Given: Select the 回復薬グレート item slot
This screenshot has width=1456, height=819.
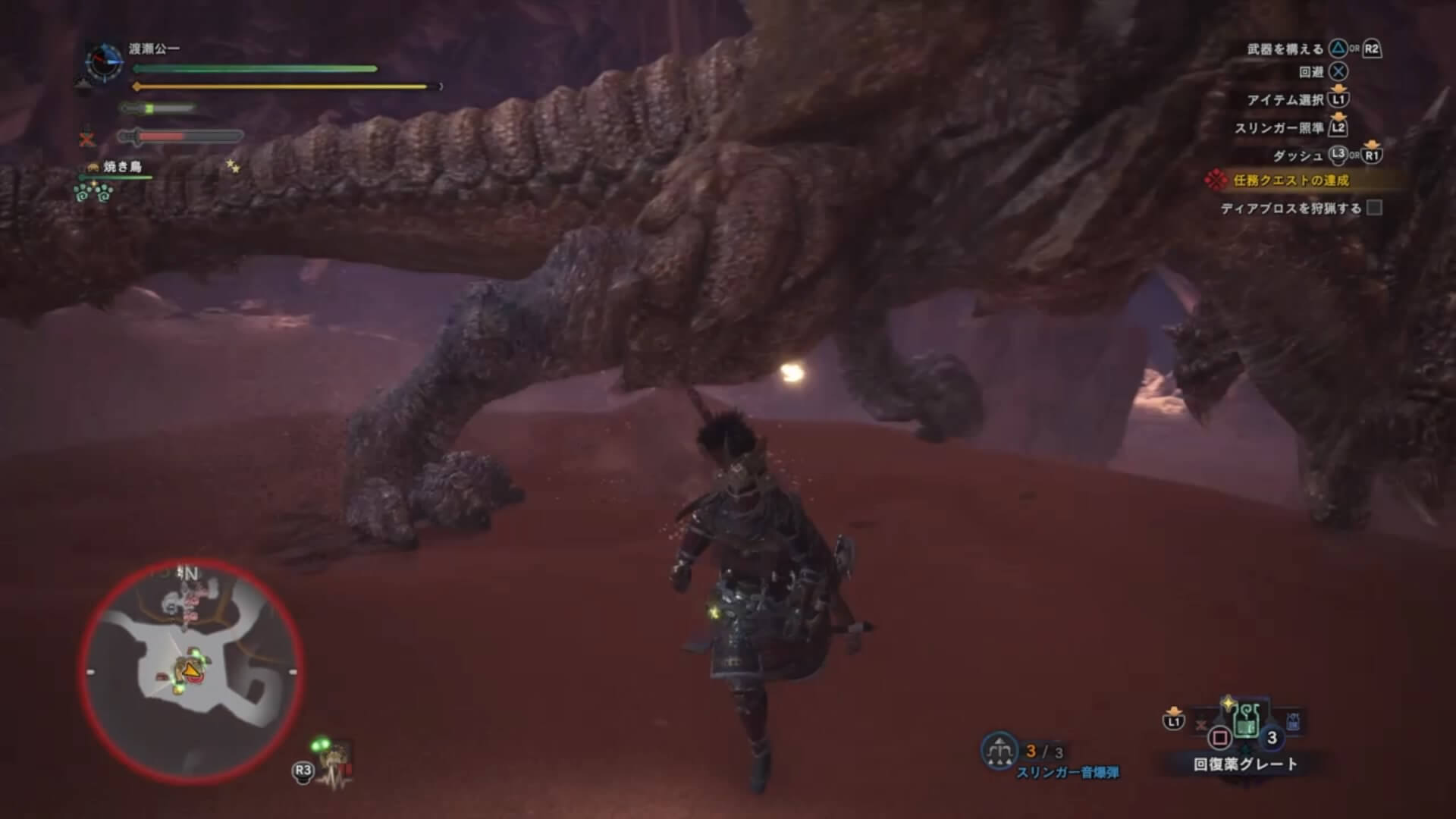Looking at the screenshot, I should (1246, 720).
